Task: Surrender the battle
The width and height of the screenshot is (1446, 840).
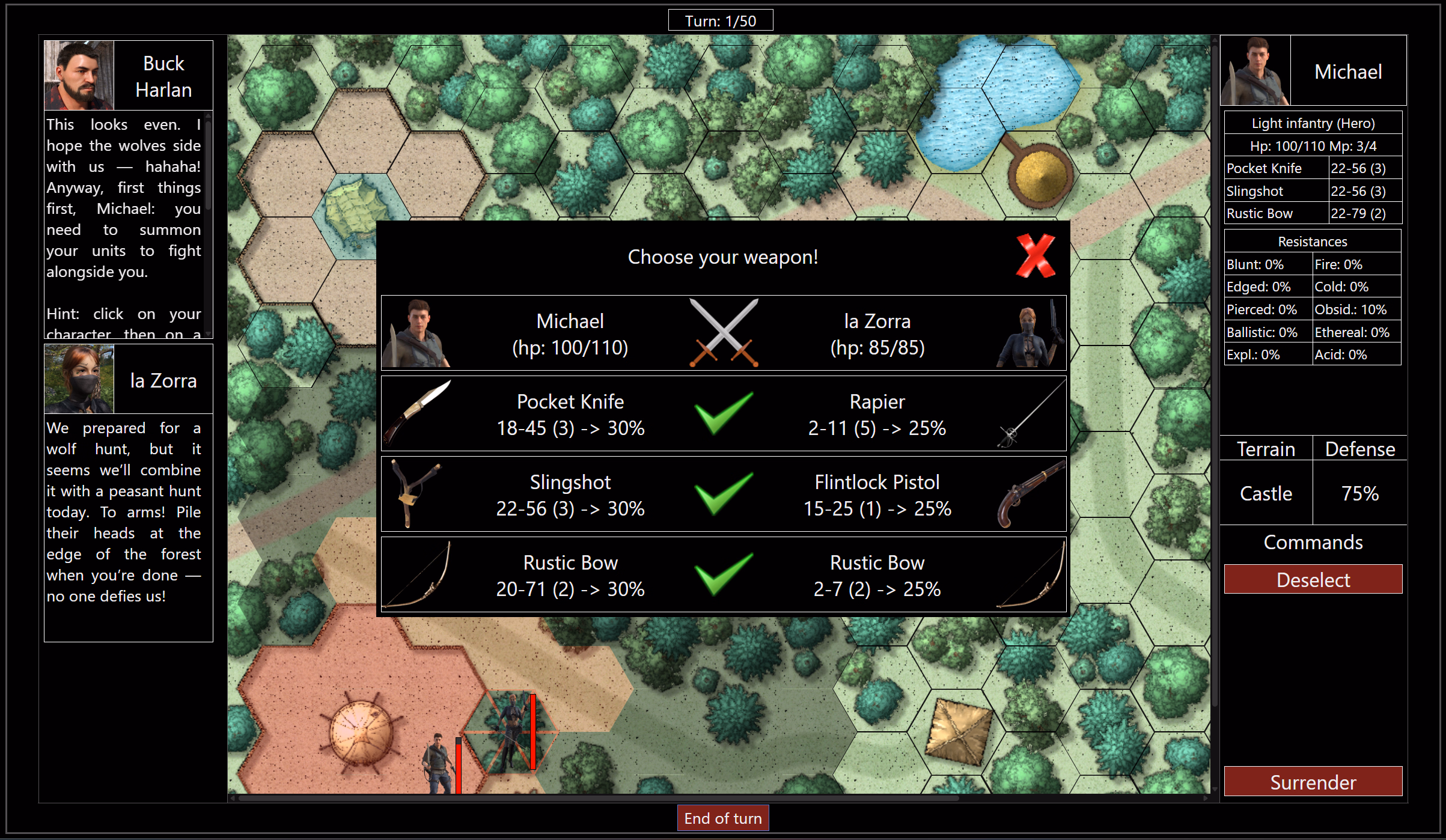Action: pos(1313,782)
